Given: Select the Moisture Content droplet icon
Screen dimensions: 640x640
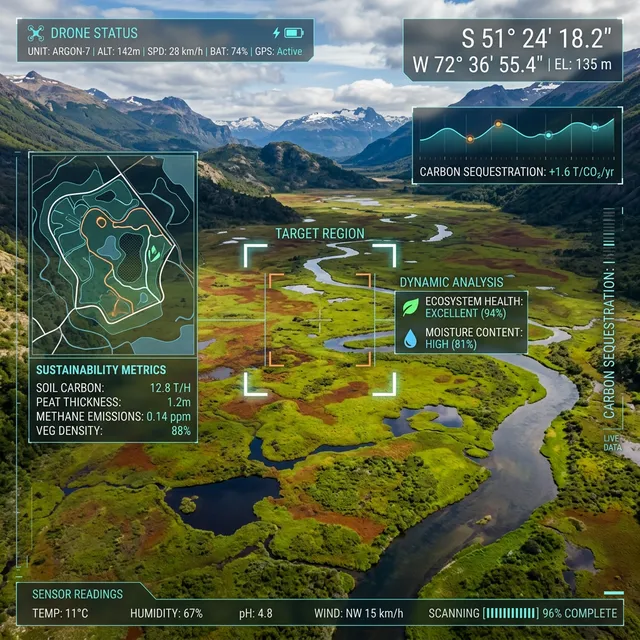Looking at the screenshot, I should coord(410,339).
